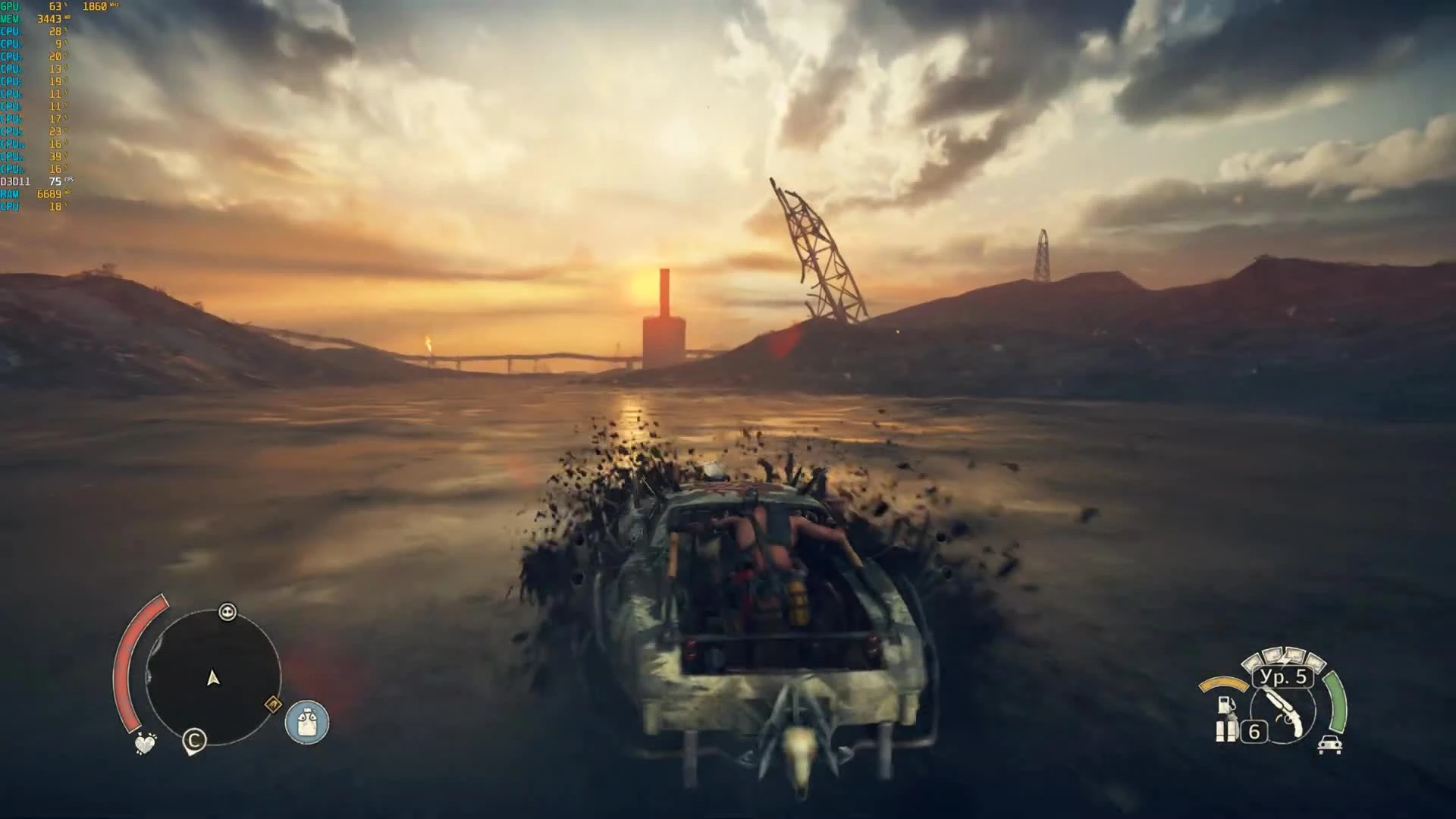Click the heart icon under the health bar
Viewport: 1456px width, 819px height.
click(144, 743)
